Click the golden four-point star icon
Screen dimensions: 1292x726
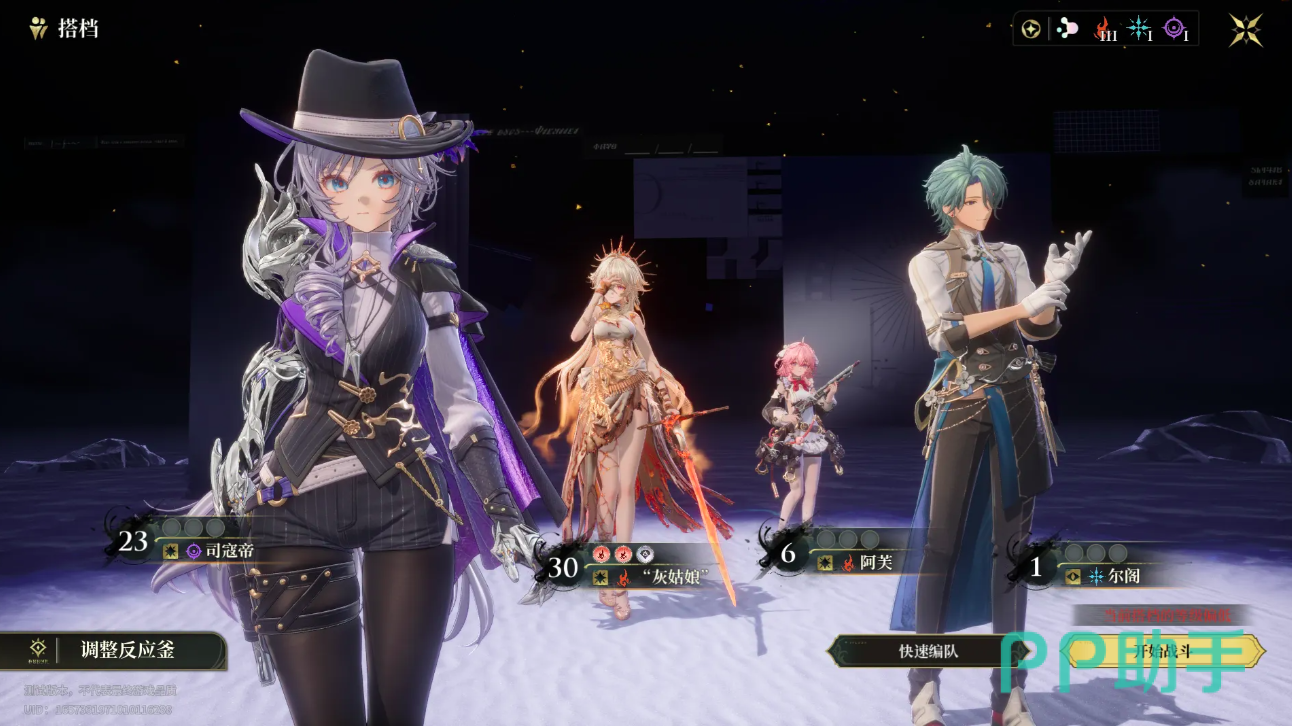tap(1246, 30)
